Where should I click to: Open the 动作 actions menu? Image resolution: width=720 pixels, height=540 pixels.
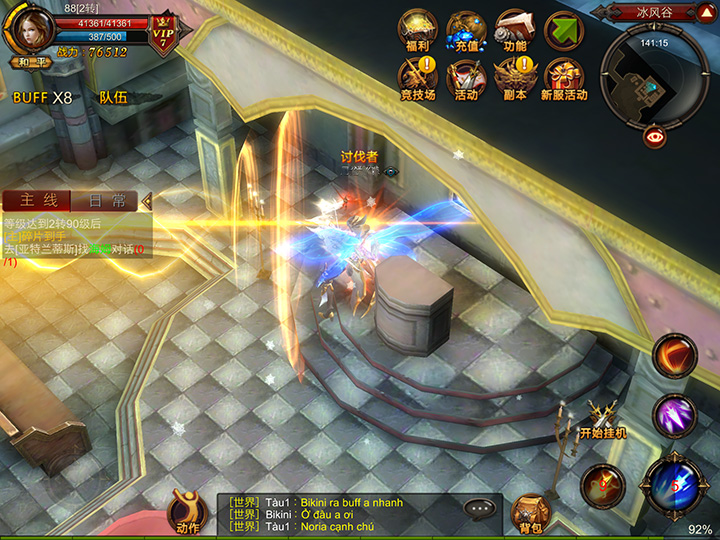click(187, 511)
